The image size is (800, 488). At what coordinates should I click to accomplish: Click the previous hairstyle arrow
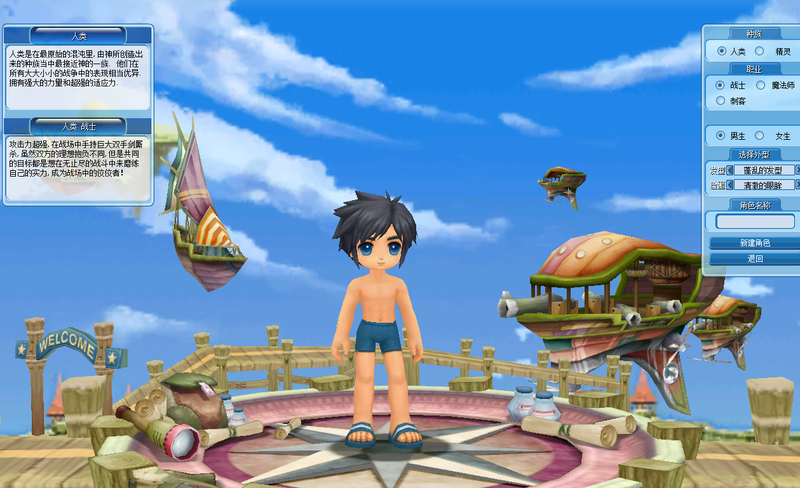[x=730, y=170]
